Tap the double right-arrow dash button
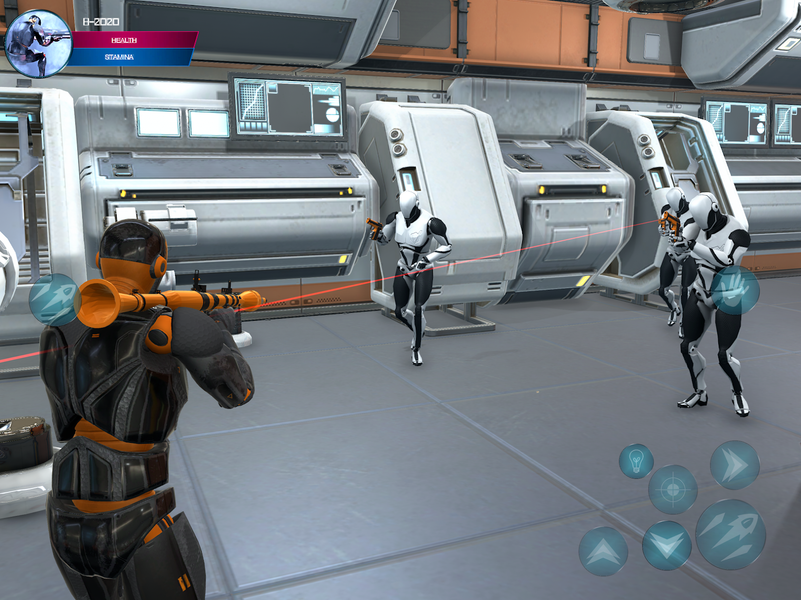 (735, 465)
